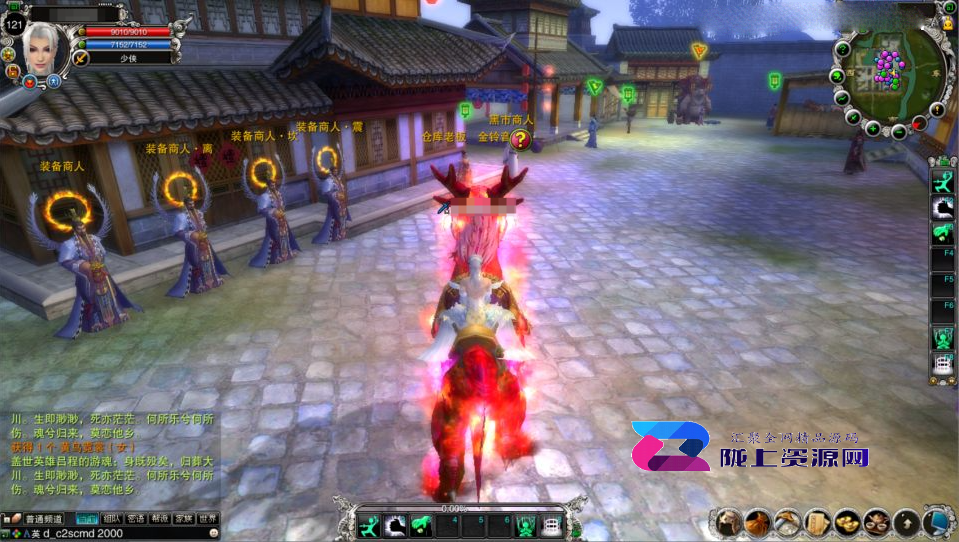Click the 普通频道 channel button

pyautogui.click(x=44, y=519)
